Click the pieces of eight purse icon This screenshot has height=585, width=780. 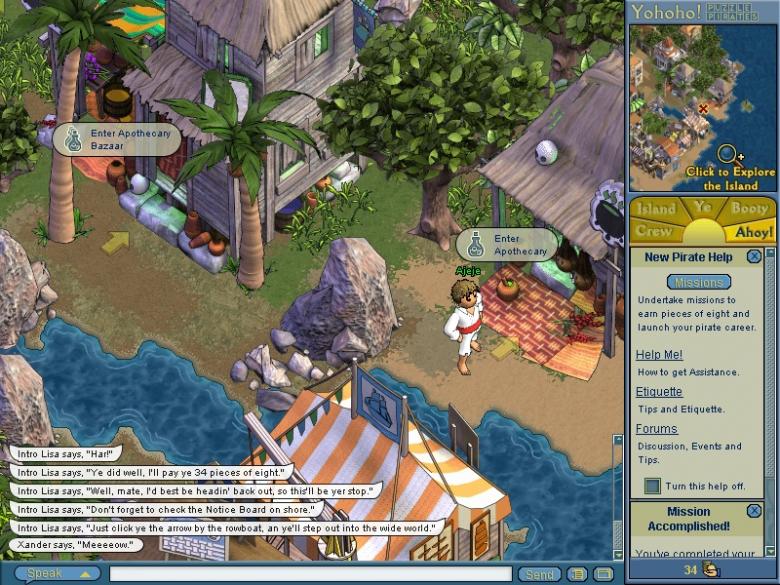[711, 570]
